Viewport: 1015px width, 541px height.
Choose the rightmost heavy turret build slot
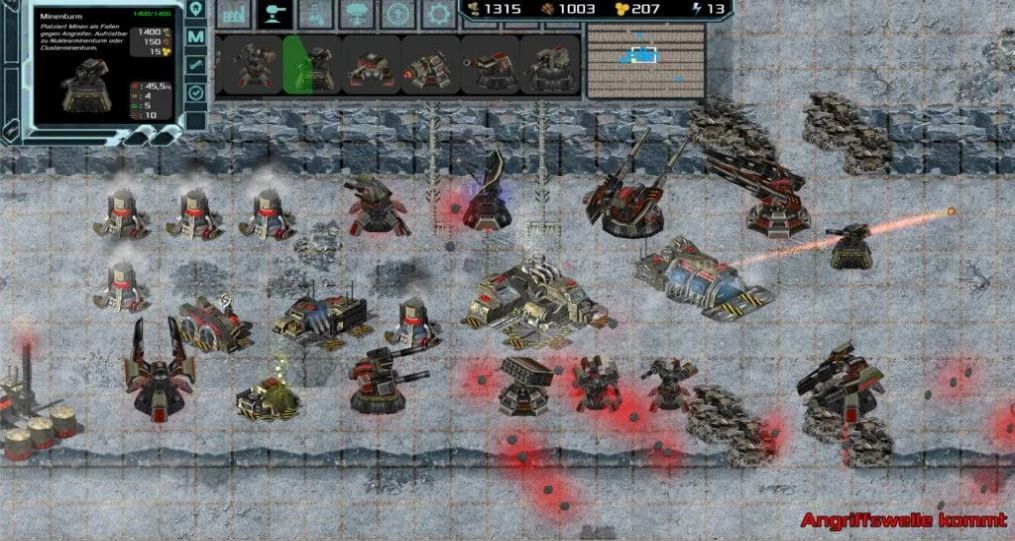tap(551, 65)
